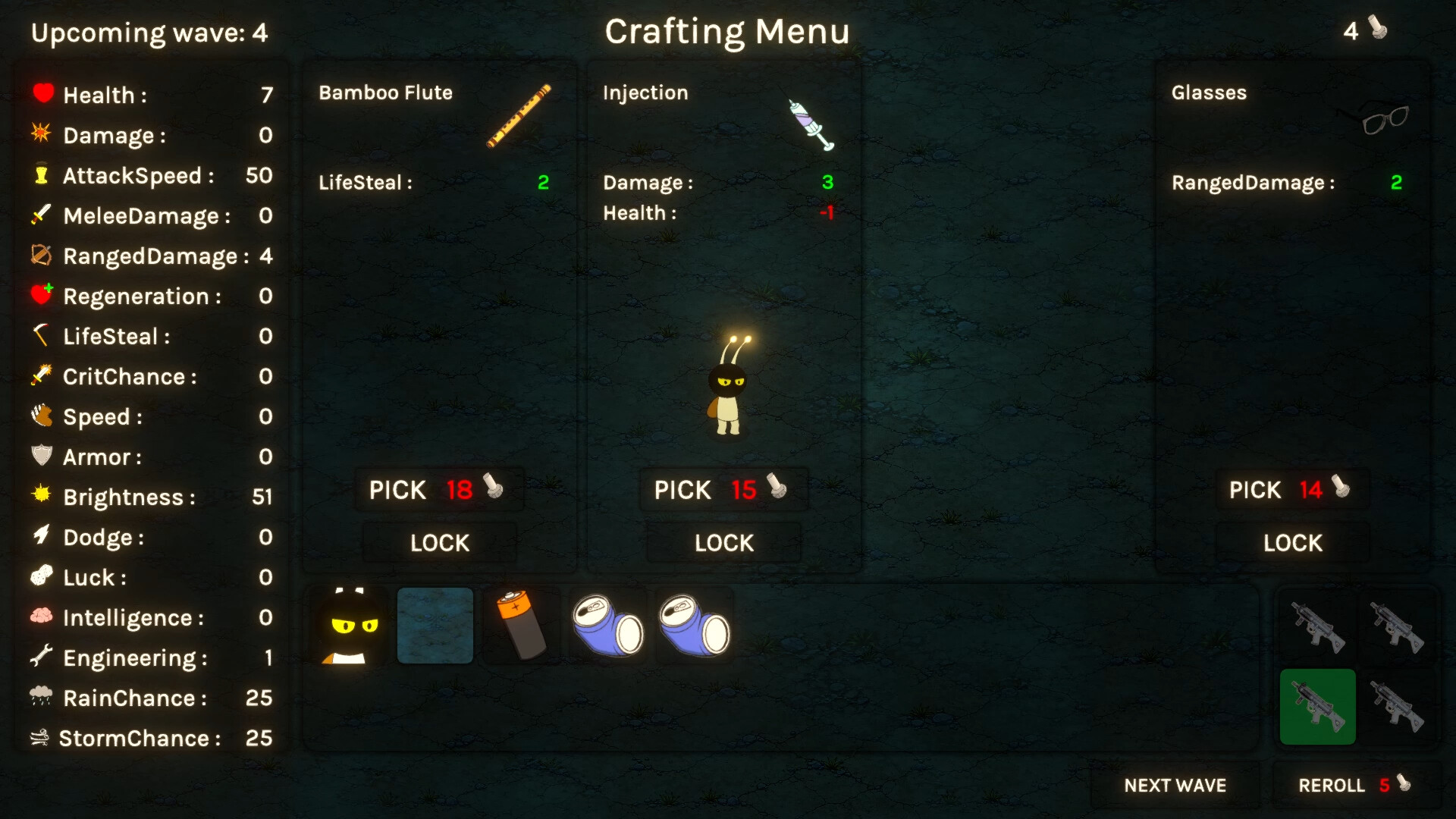Toggle LOCK on the Bamboo Flute card
1456x819 pixels.
coord(439,542)
